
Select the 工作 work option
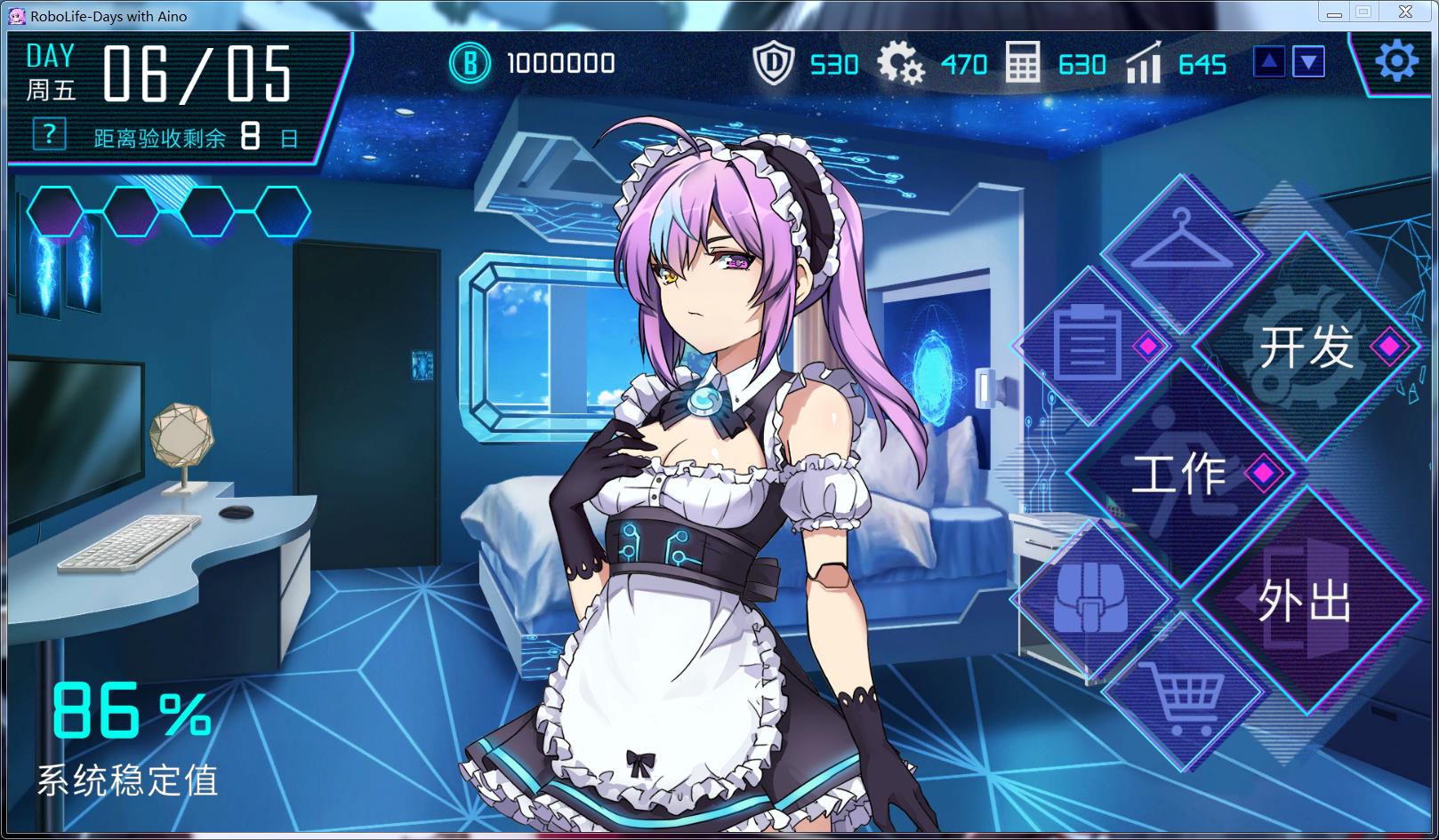point(1179,473)
